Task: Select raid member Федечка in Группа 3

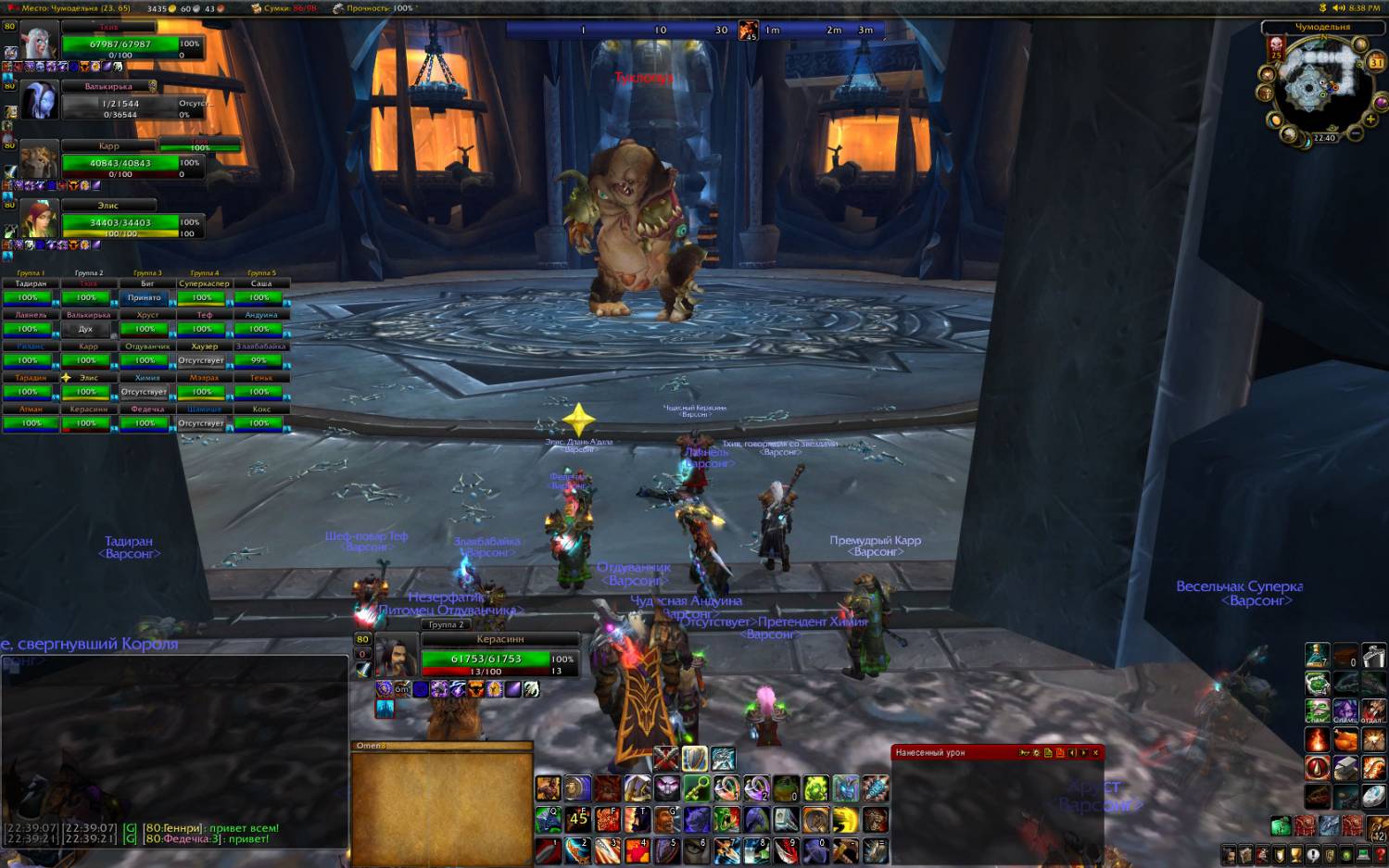Action: 145,423
